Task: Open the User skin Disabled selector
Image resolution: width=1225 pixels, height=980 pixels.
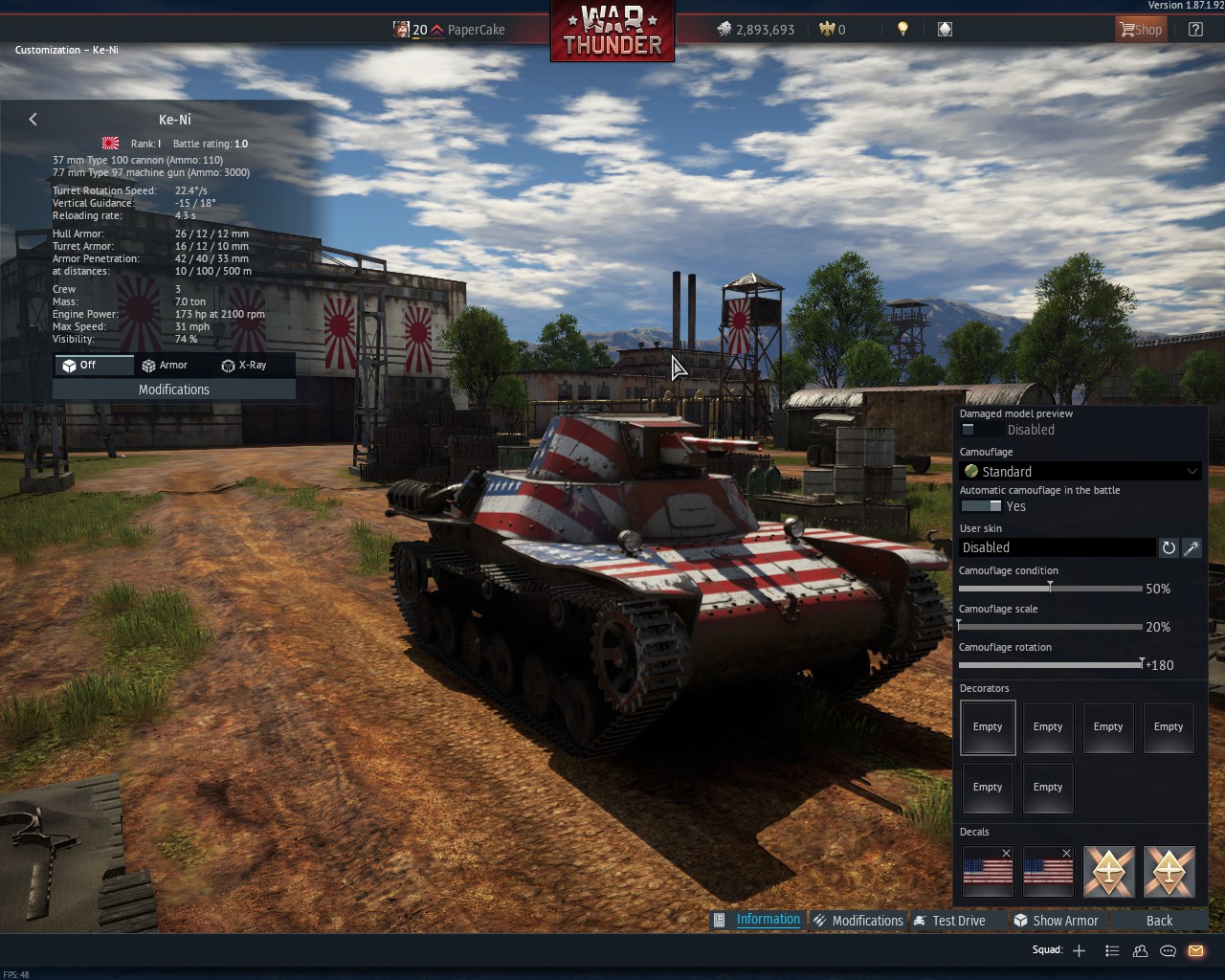Action: tap(1058, 546)
